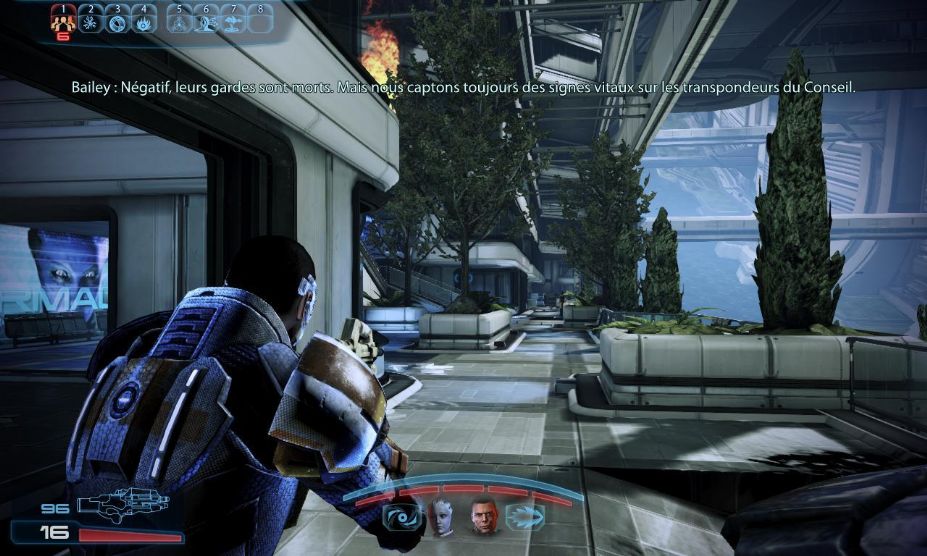Screen dimensions: 927x556
Task: Trigger the arrow-shaped charge power icon
Action: pyautogui.click(x=525, y=517)
